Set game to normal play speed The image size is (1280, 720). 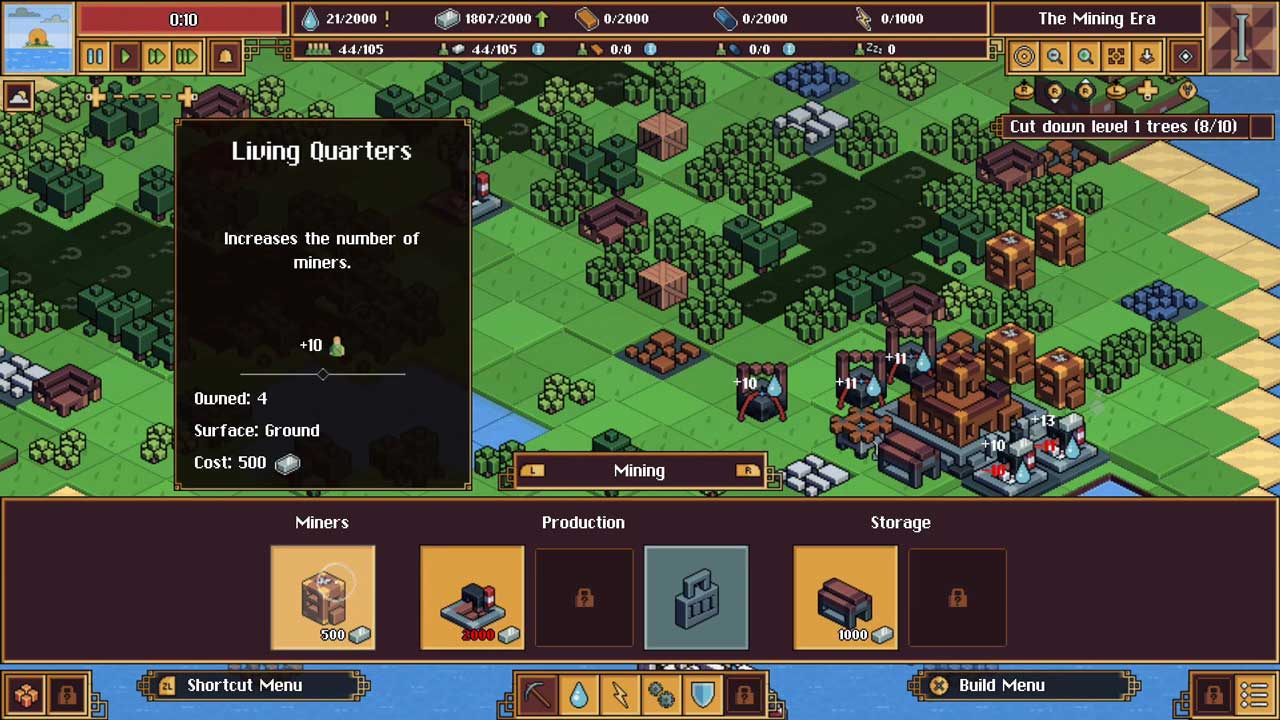click(x=126, y=56)
